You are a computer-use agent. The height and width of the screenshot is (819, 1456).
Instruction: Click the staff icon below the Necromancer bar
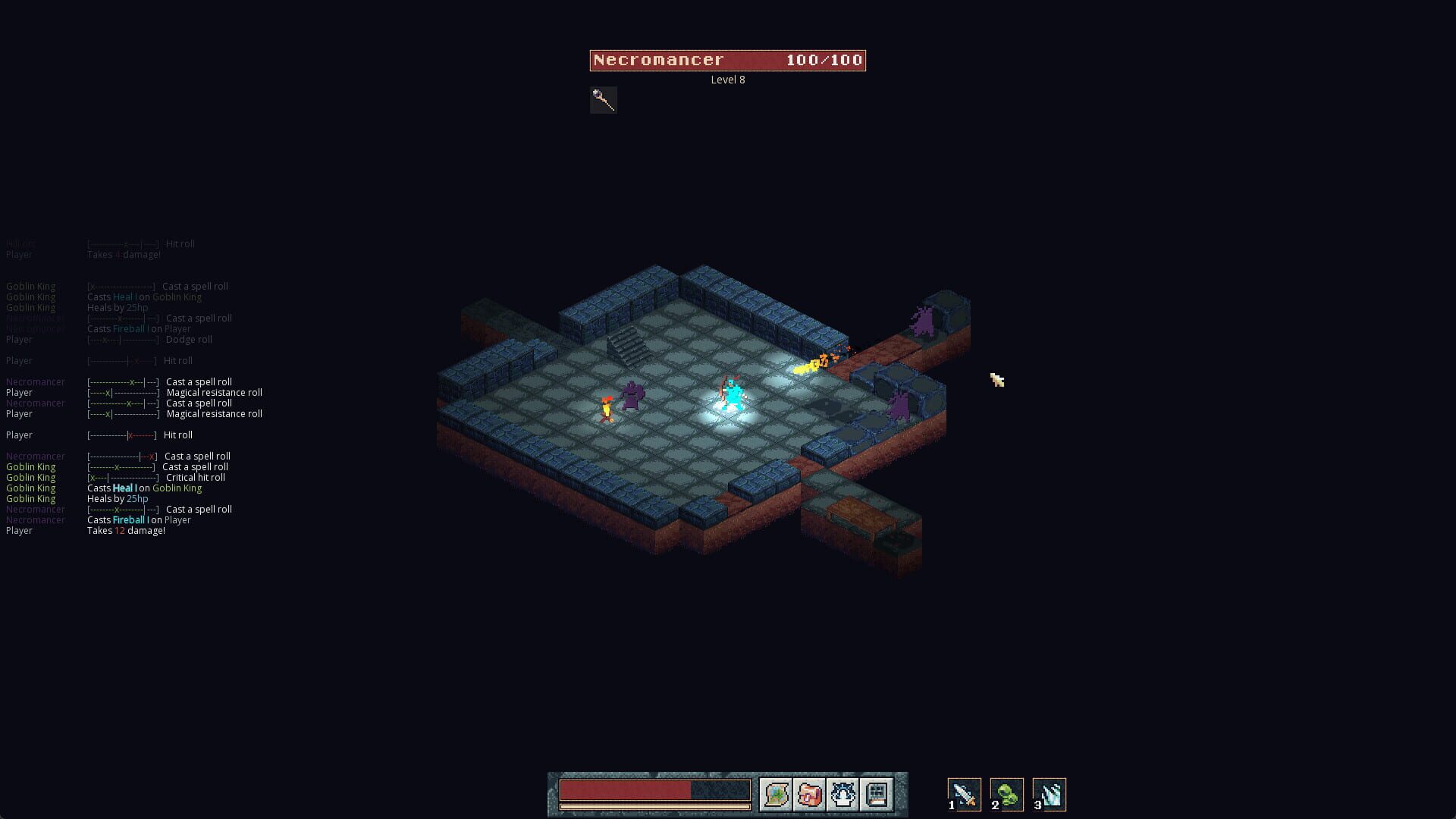click(603, 99)
